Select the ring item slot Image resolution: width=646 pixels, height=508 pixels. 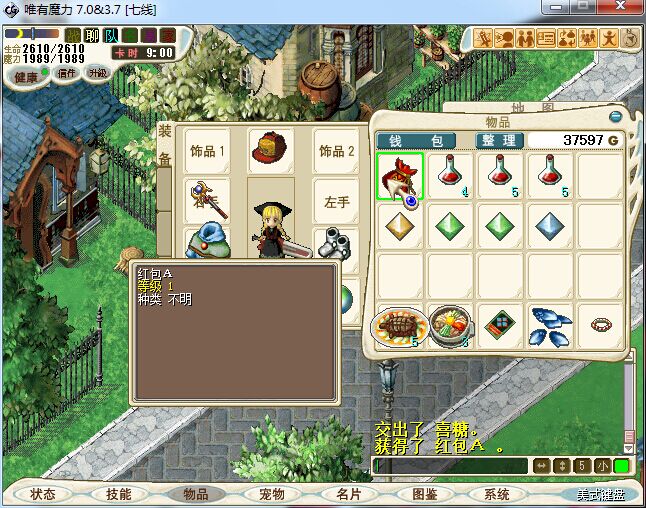tap(601, 324)
